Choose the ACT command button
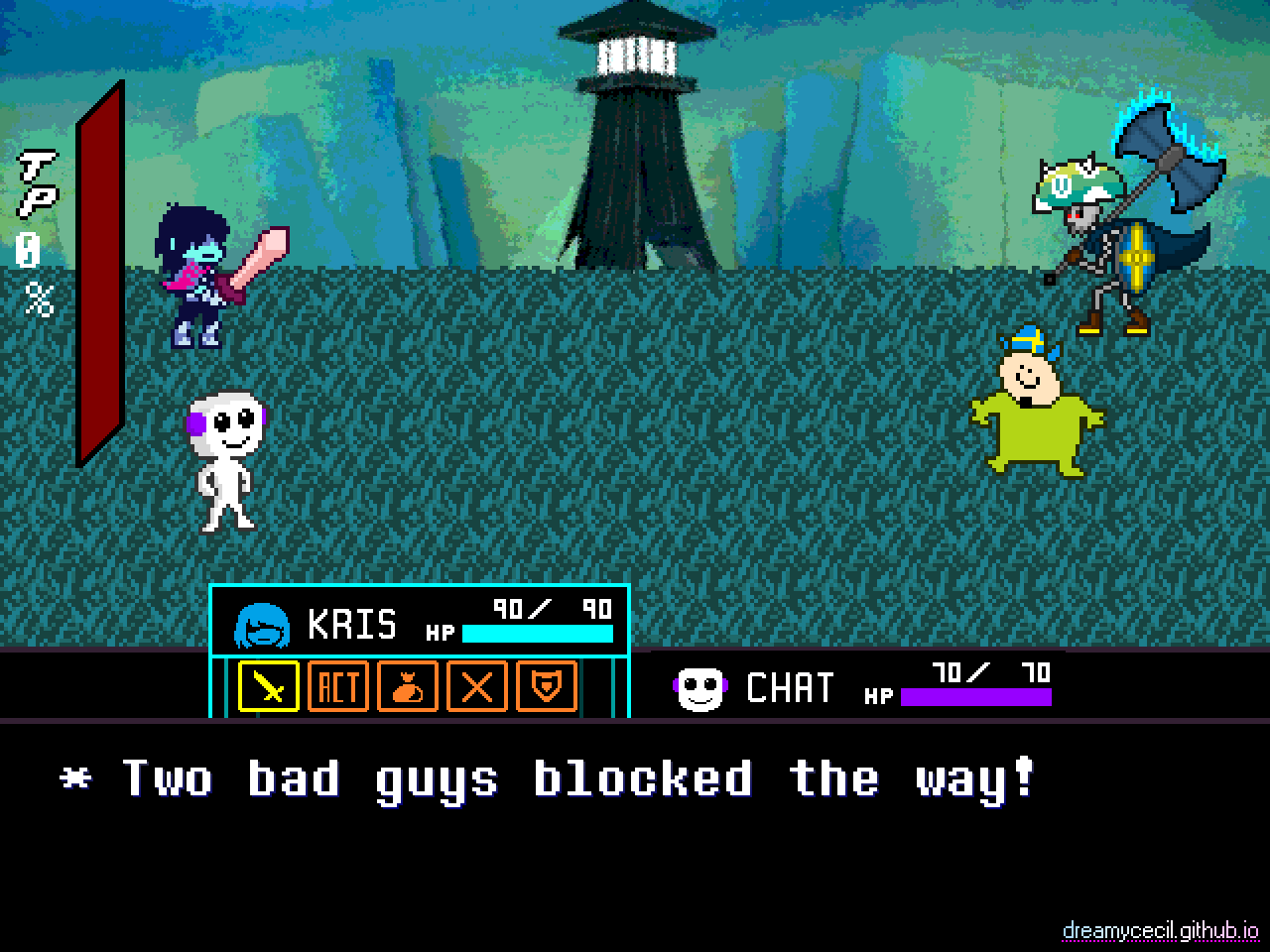Screen dimensions: 1270x952 pos(338,686)
